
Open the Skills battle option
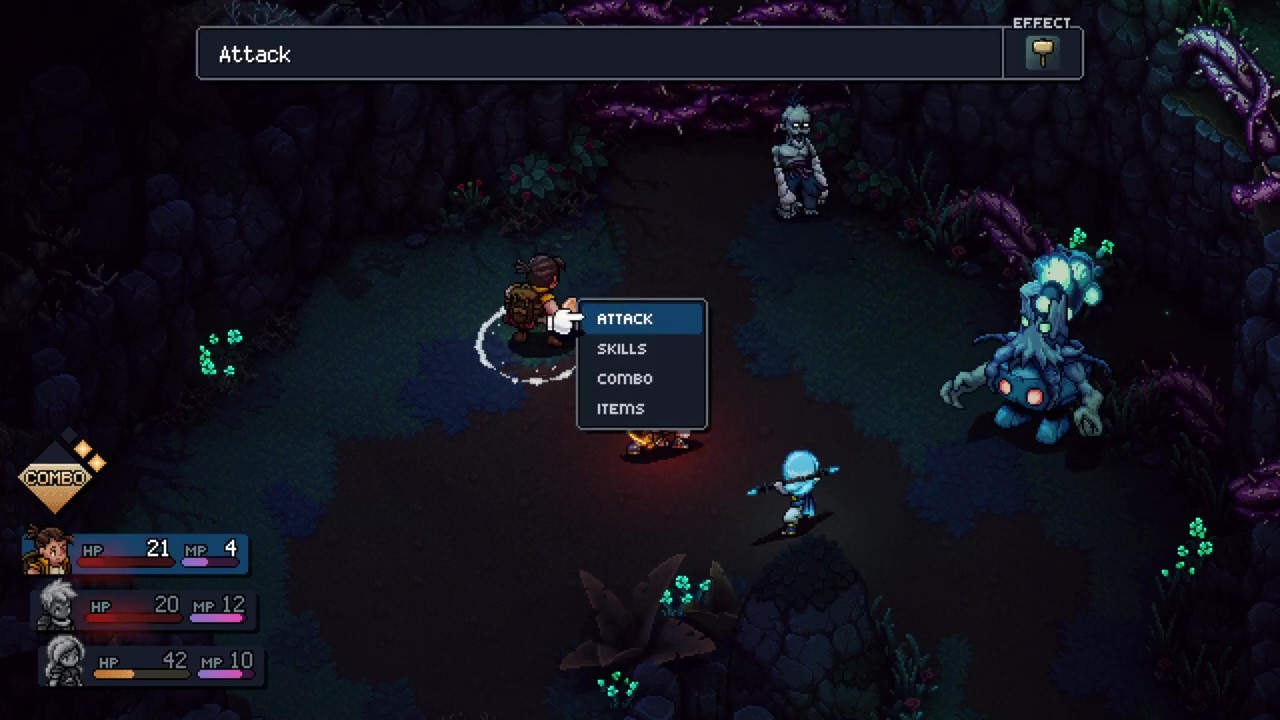pyautogui.click(x=622, y=349)
